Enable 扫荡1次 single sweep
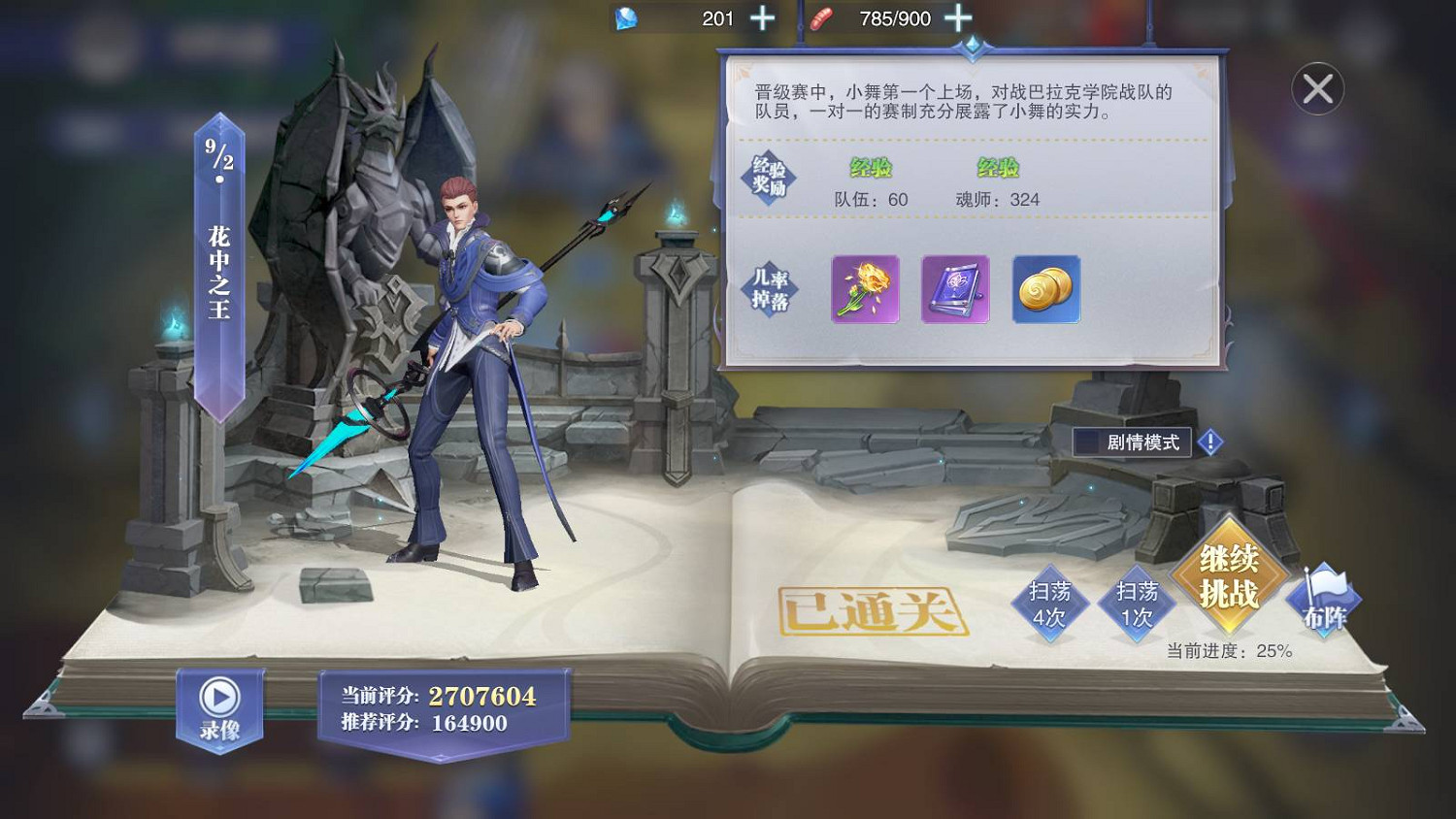The height and width of the screenshot is (819, 1456). point(1138,604)
